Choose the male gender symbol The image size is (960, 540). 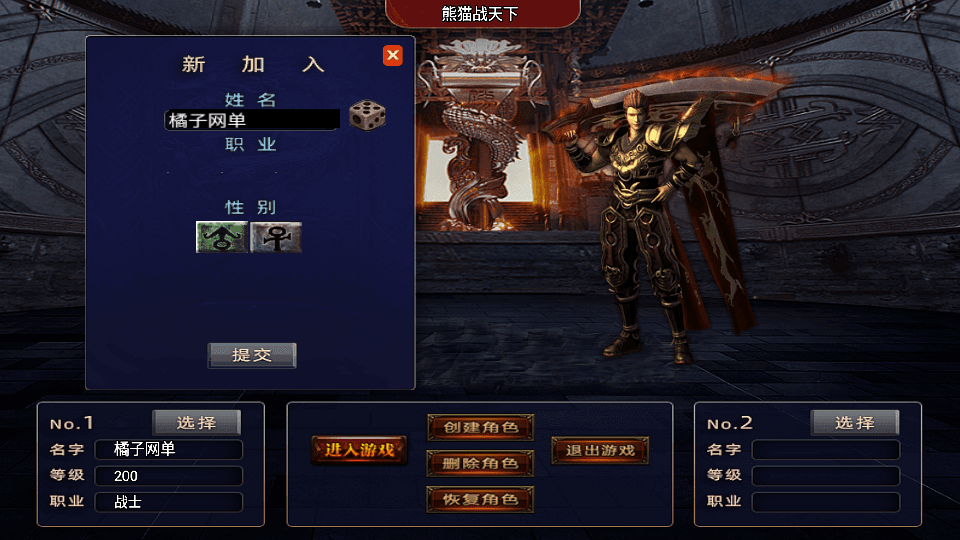[x=221, y=237]
